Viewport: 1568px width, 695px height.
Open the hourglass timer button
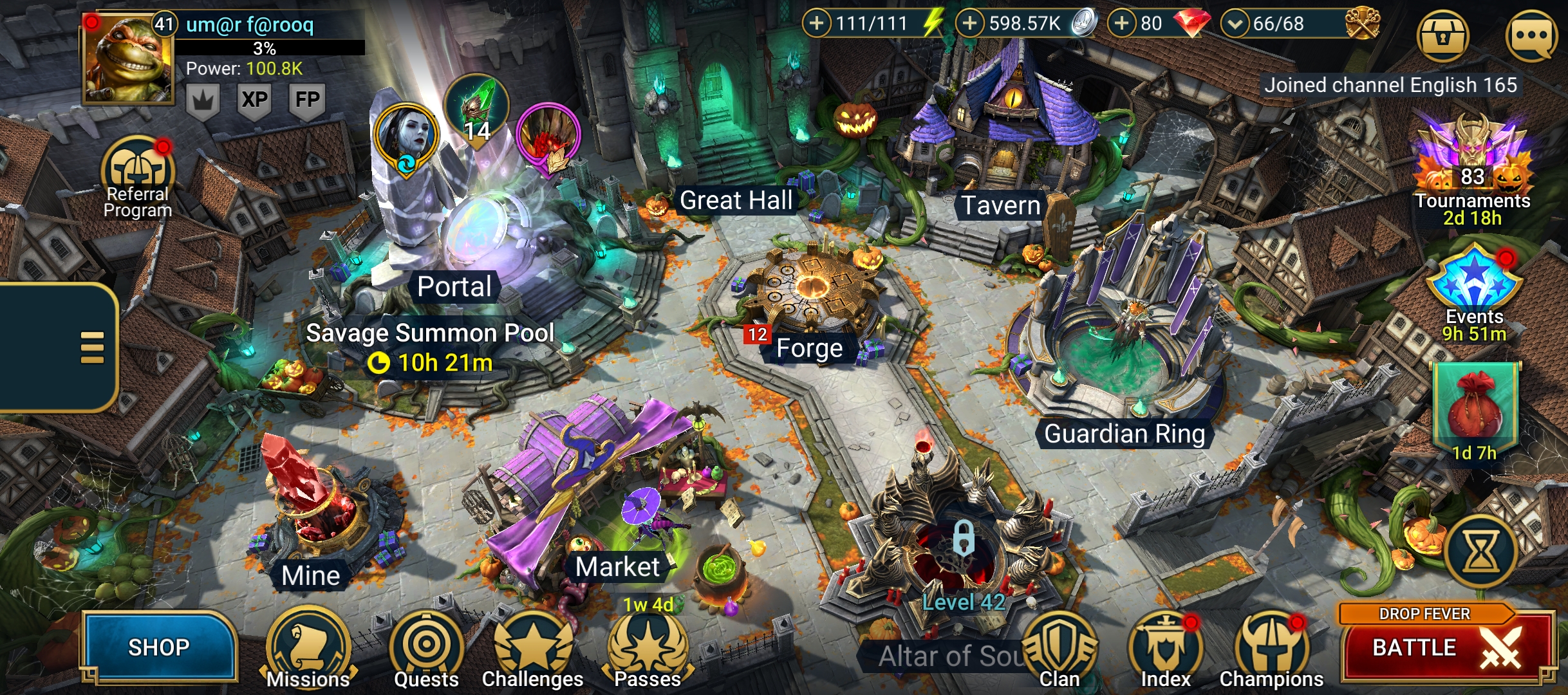[1480, 551]
